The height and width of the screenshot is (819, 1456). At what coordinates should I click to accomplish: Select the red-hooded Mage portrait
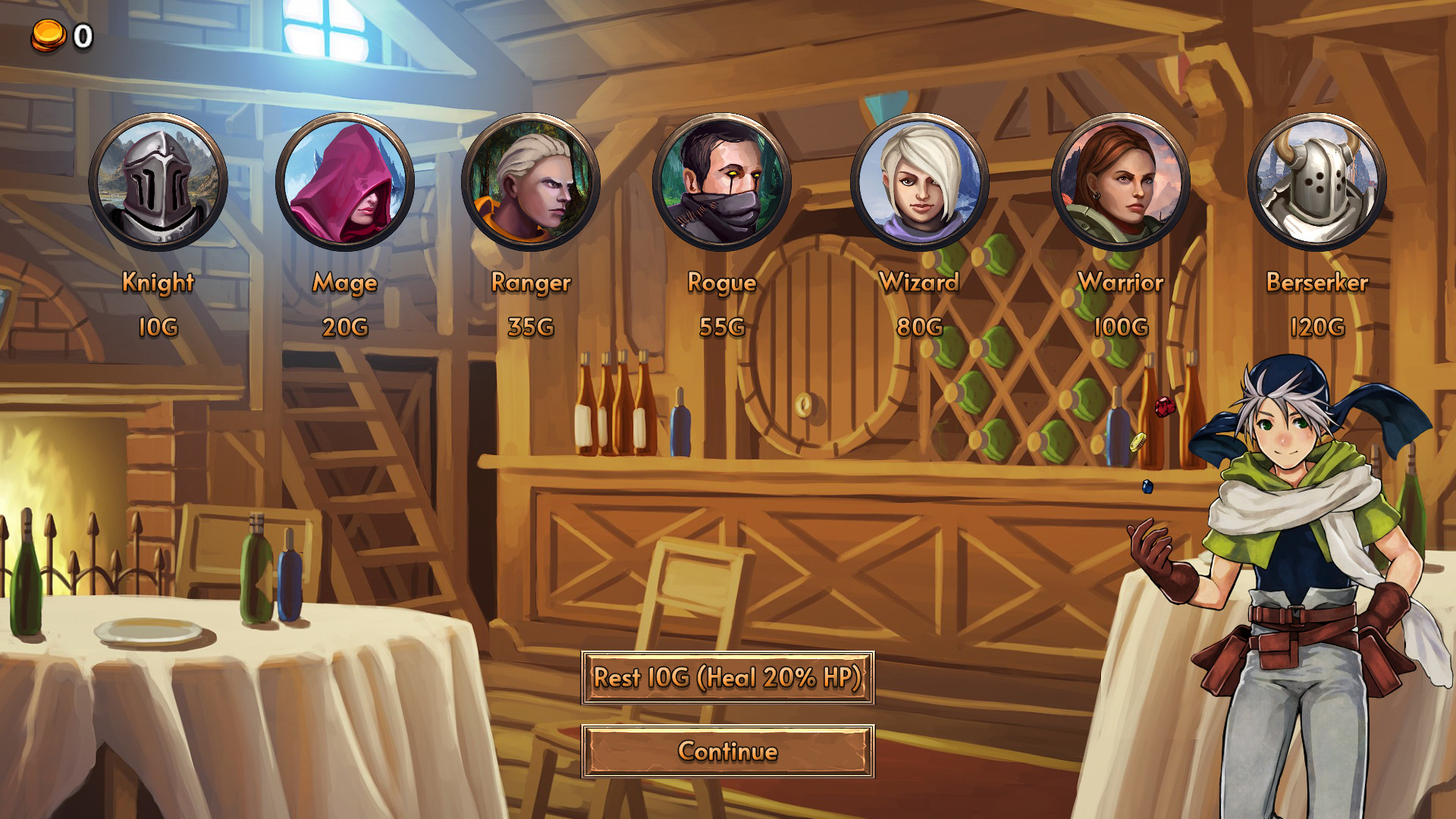[x=345, y=182]
